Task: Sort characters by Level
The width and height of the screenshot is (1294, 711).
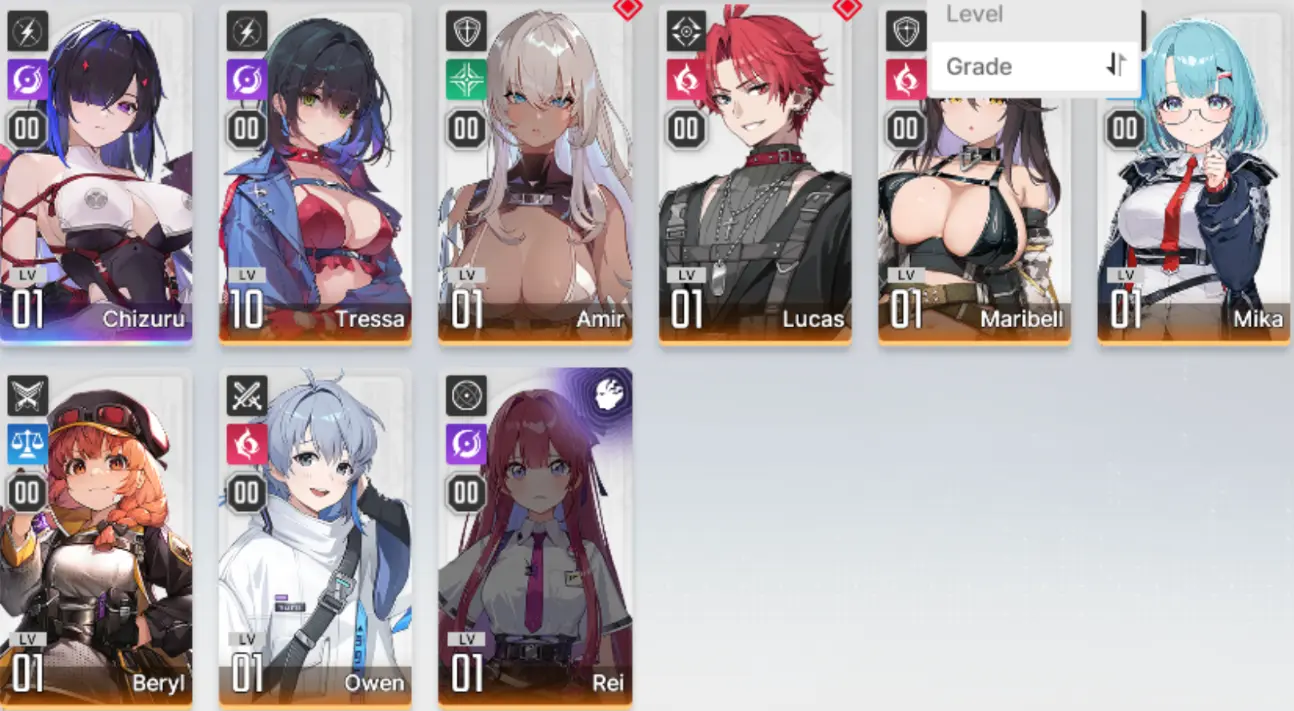Action: point(1034,14)
